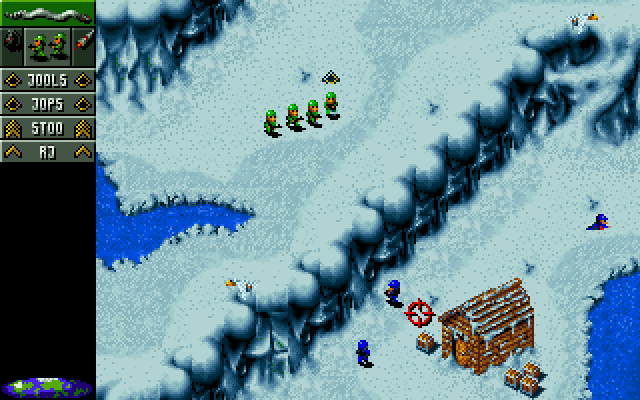
Task: Click the squad soldiers icon
Action: [x=47, y=44]
